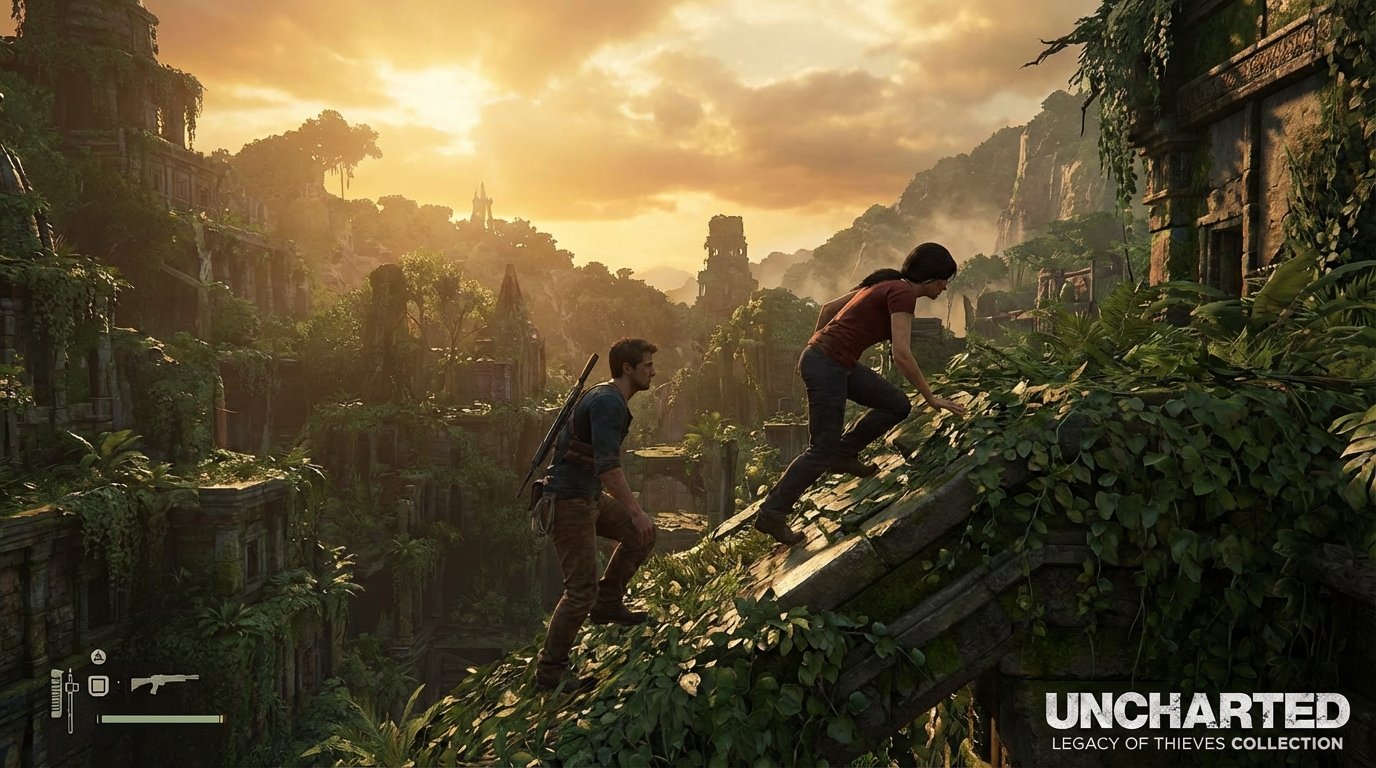Click the small ammo count dot near the shotgun
Image resolution: width=1376 pixels, height=768 pixels.
[x=118, y=682]
